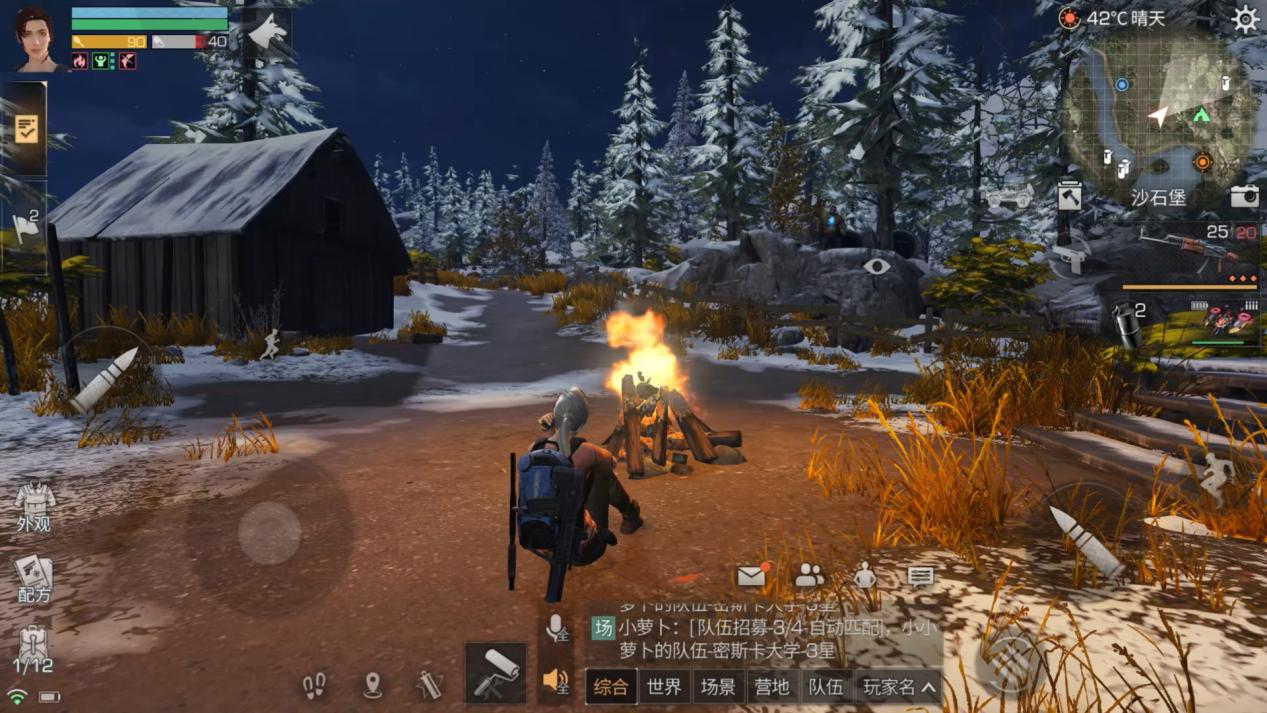Switch to the 场景 chat tab
1267x713 pixels.
click(x=718, y=687)
